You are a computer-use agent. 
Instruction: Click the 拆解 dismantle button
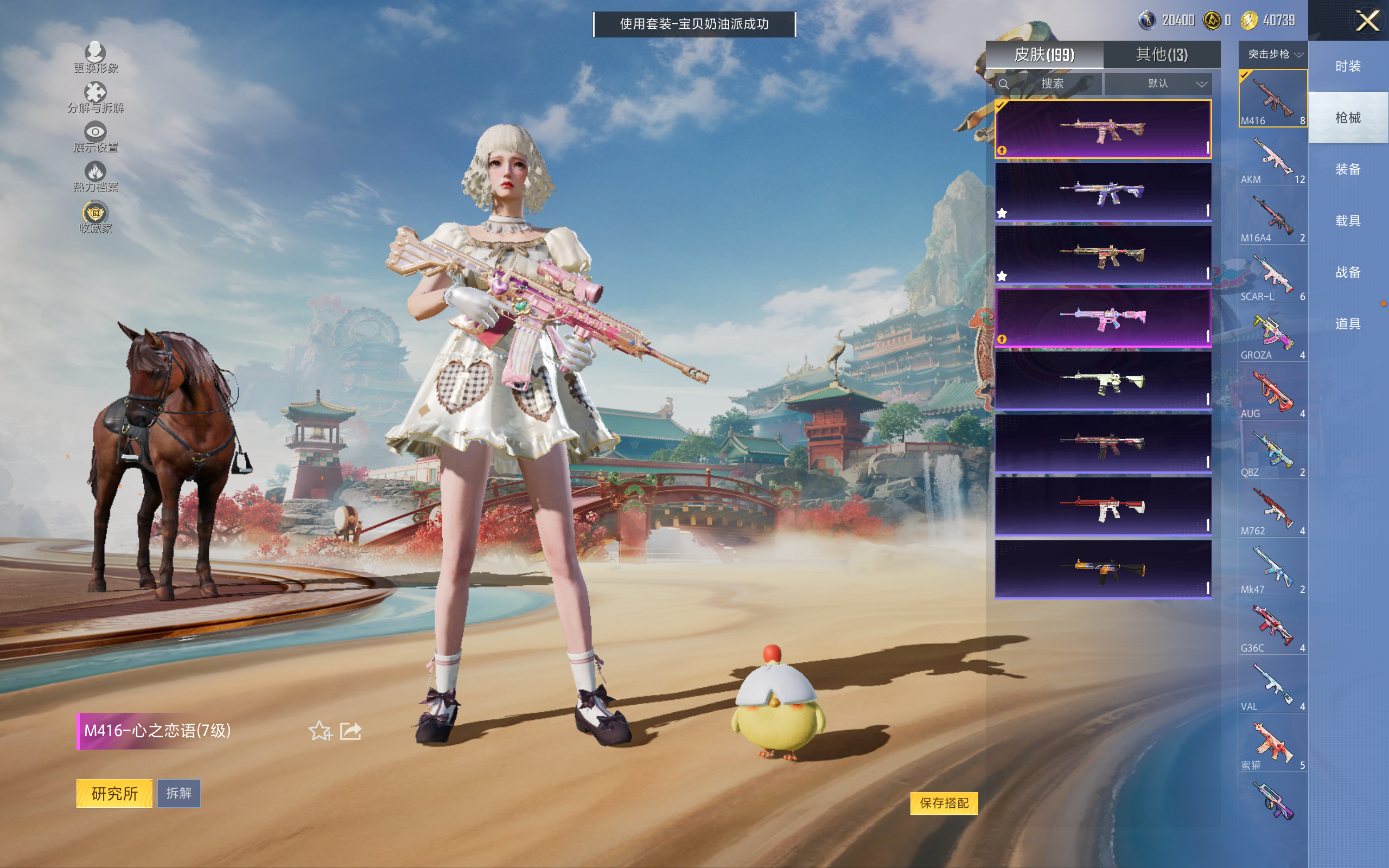click(179, 793)
